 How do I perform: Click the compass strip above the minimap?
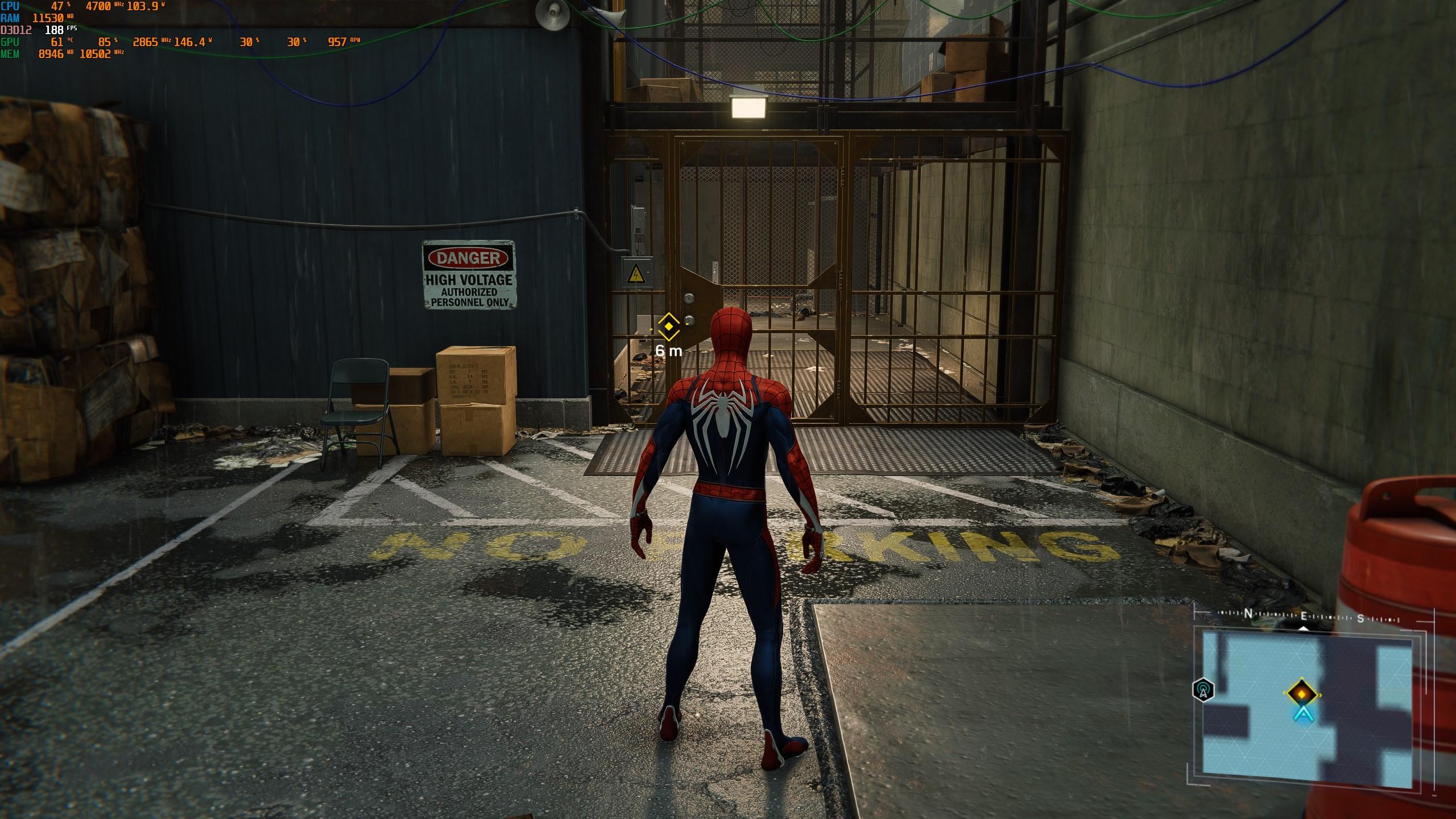(1305, 617)
